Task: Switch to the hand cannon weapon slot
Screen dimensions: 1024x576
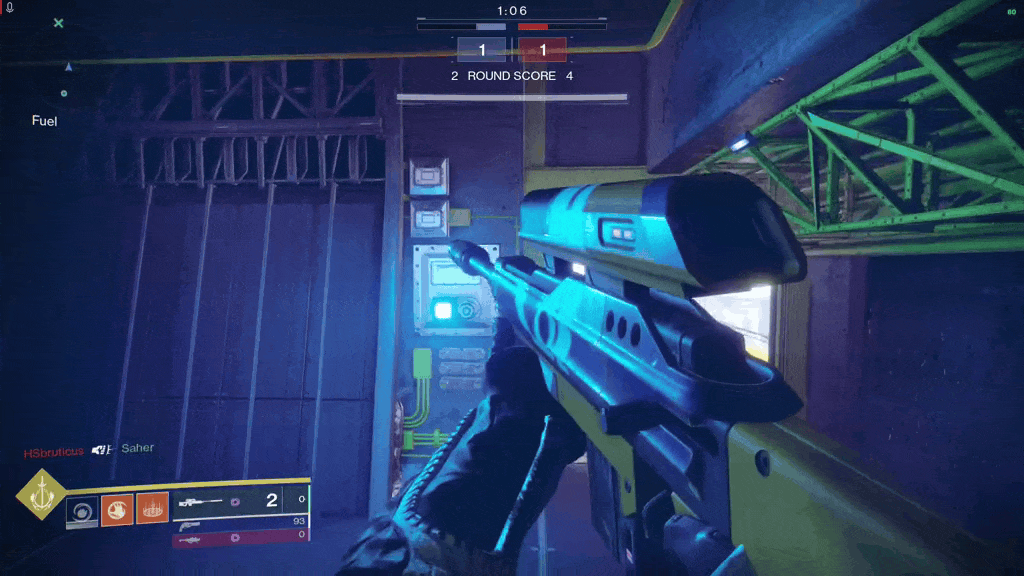Action: click(240, 522)
